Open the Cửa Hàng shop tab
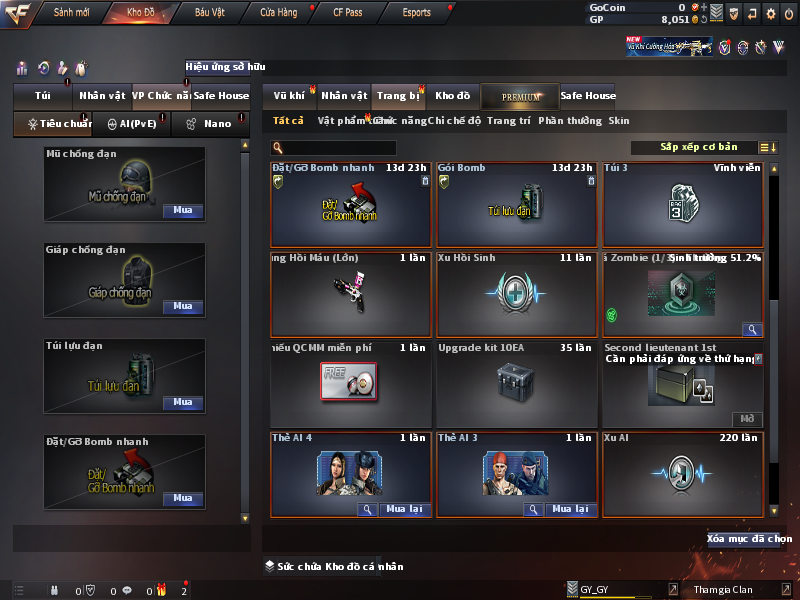800x600 pixels. (278, 13)
